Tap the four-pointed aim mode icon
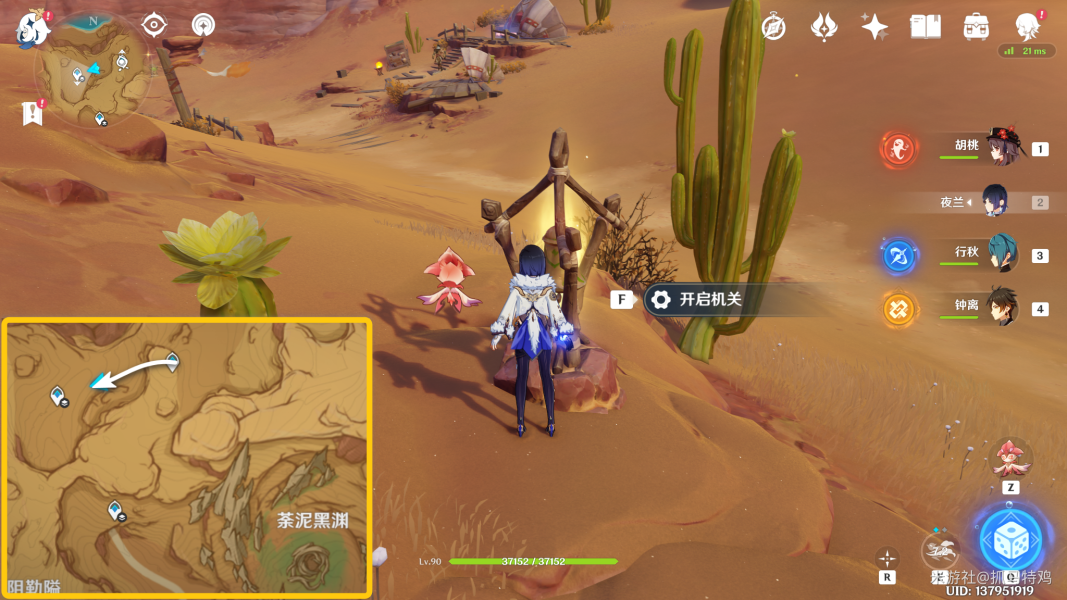The width and height of the screenshot is (1067, 600). [x=887, y=557]
